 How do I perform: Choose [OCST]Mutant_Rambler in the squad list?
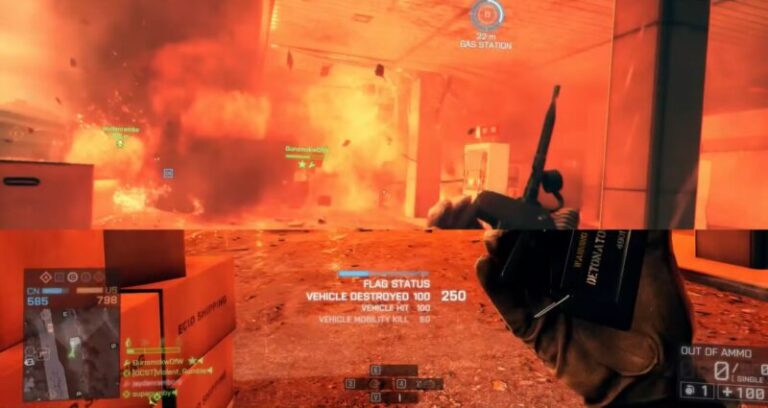coord(167,370)
